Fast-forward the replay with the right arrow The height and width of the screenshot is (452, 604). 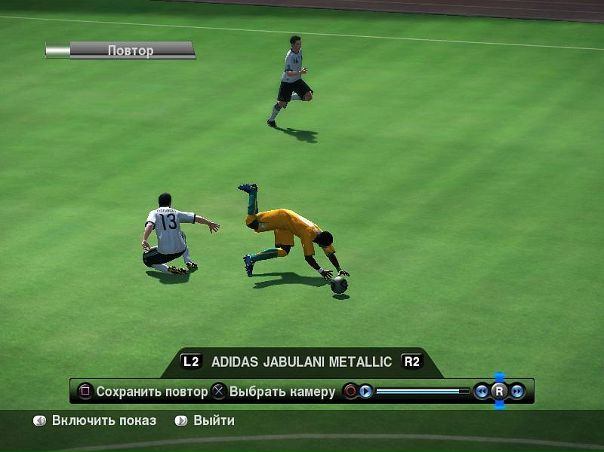517,391
